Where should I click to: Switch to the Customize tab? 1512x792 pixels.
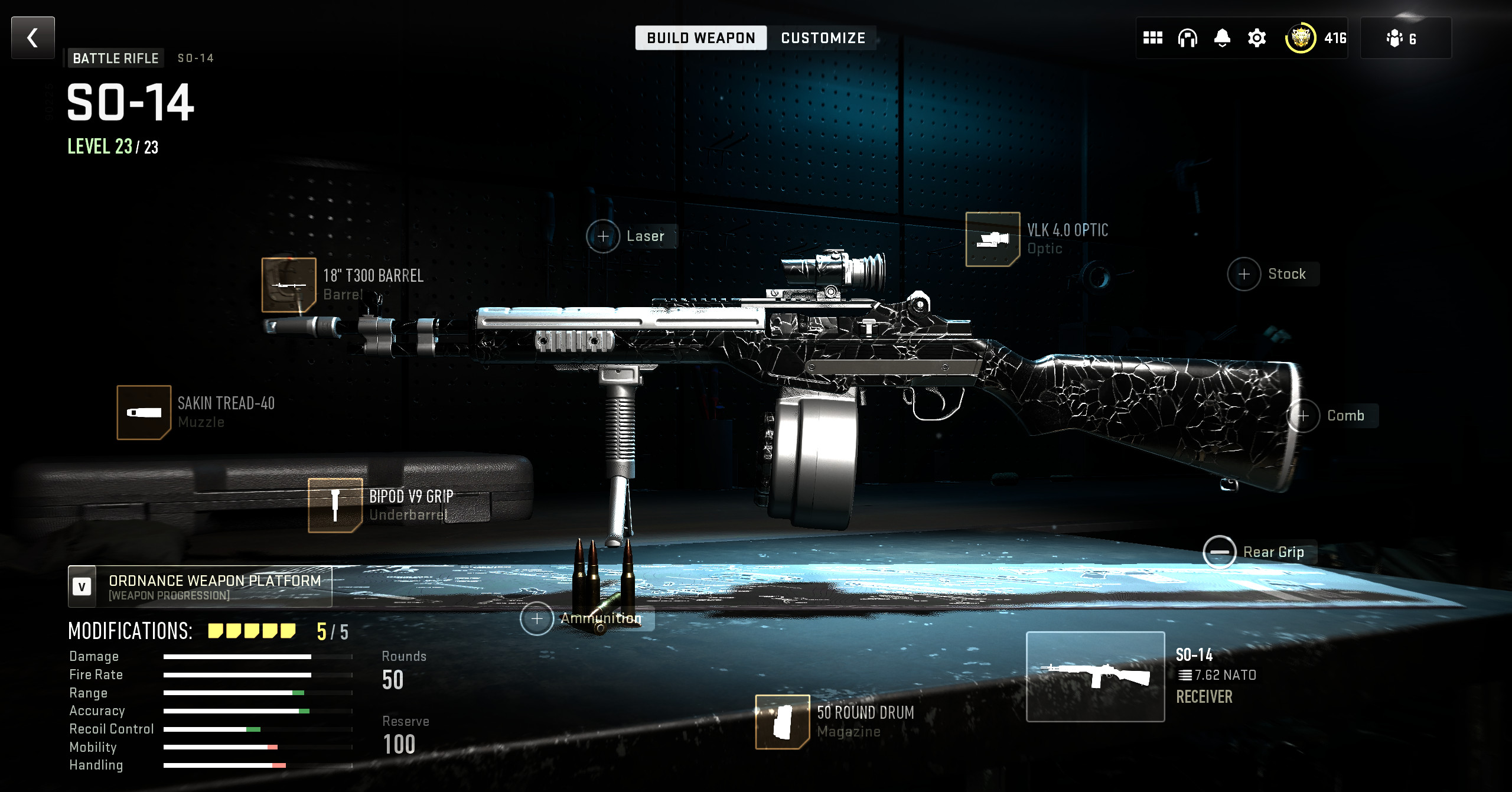coord(823,38)
